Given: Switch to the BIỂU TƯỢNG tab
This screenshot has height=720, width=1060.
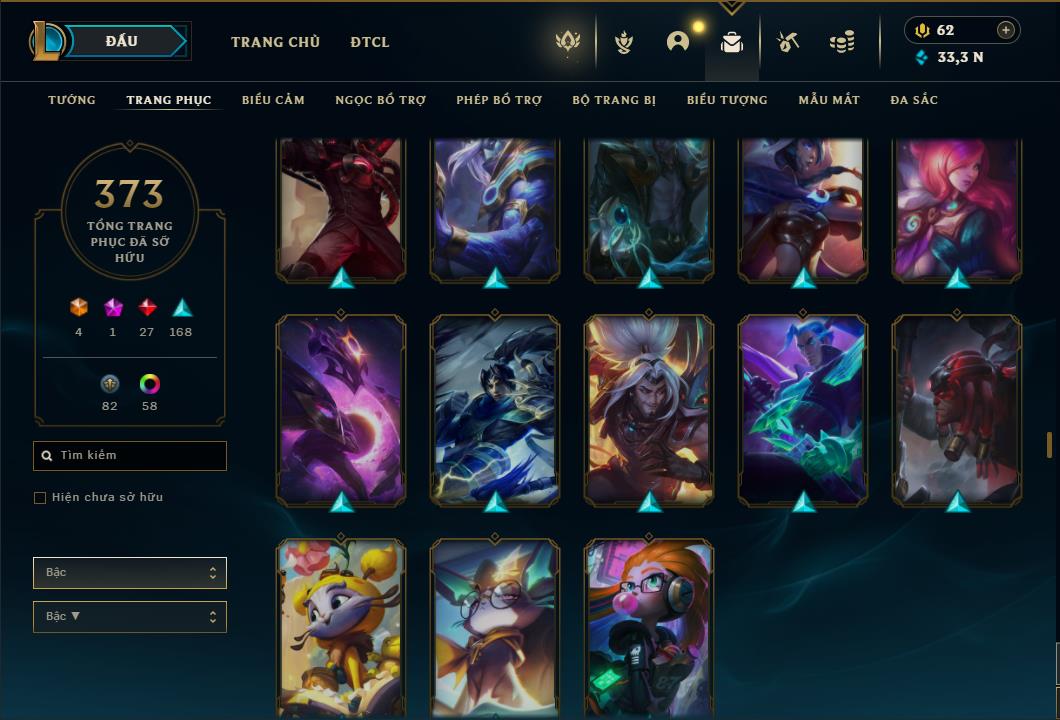Looking at the screenshot, I should coord(727,100).
